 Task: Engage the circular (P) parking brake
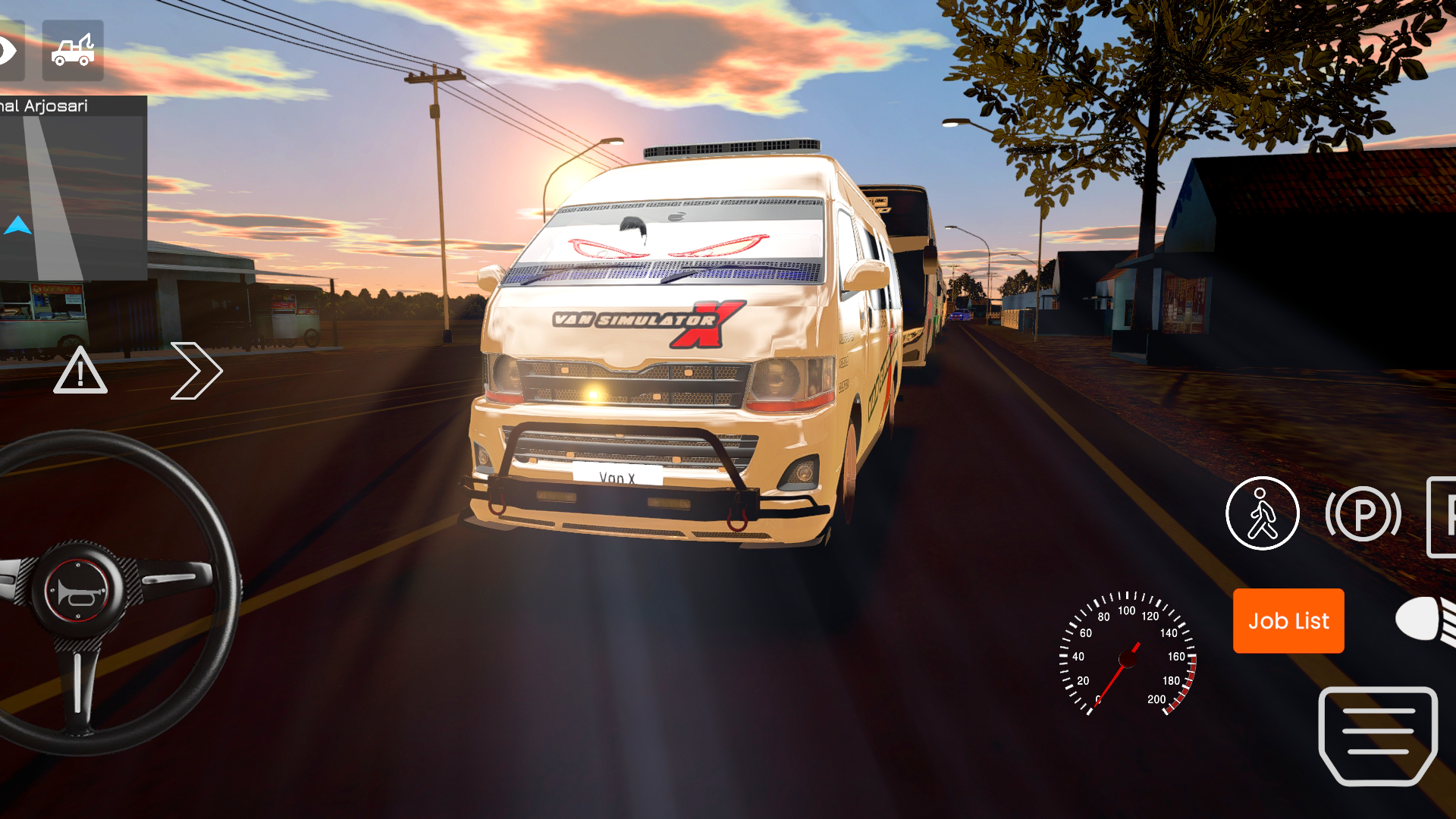[1362, 514]
